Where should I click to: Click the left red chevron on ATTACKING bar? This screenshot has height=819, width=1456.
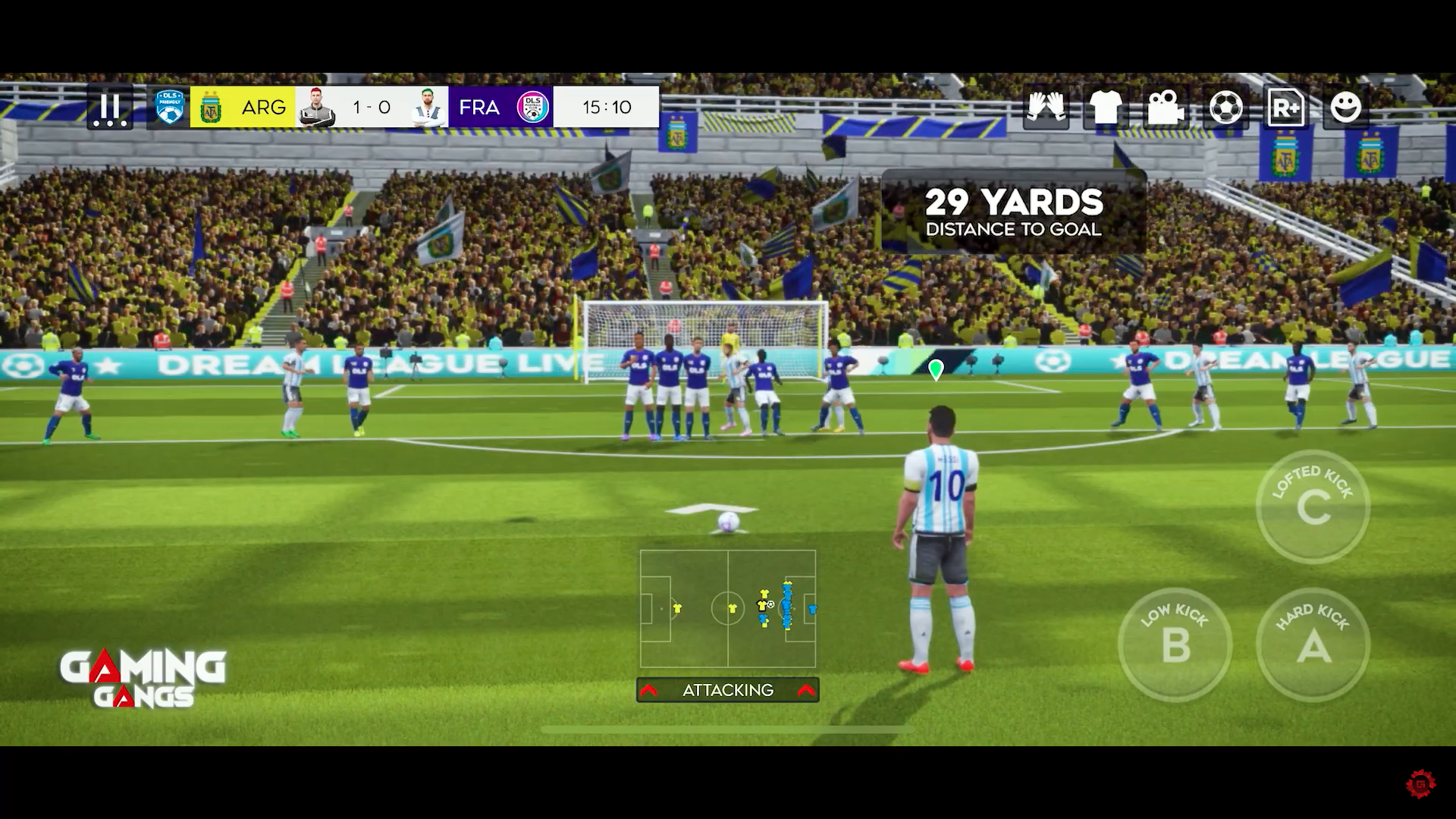pos(651,690)
